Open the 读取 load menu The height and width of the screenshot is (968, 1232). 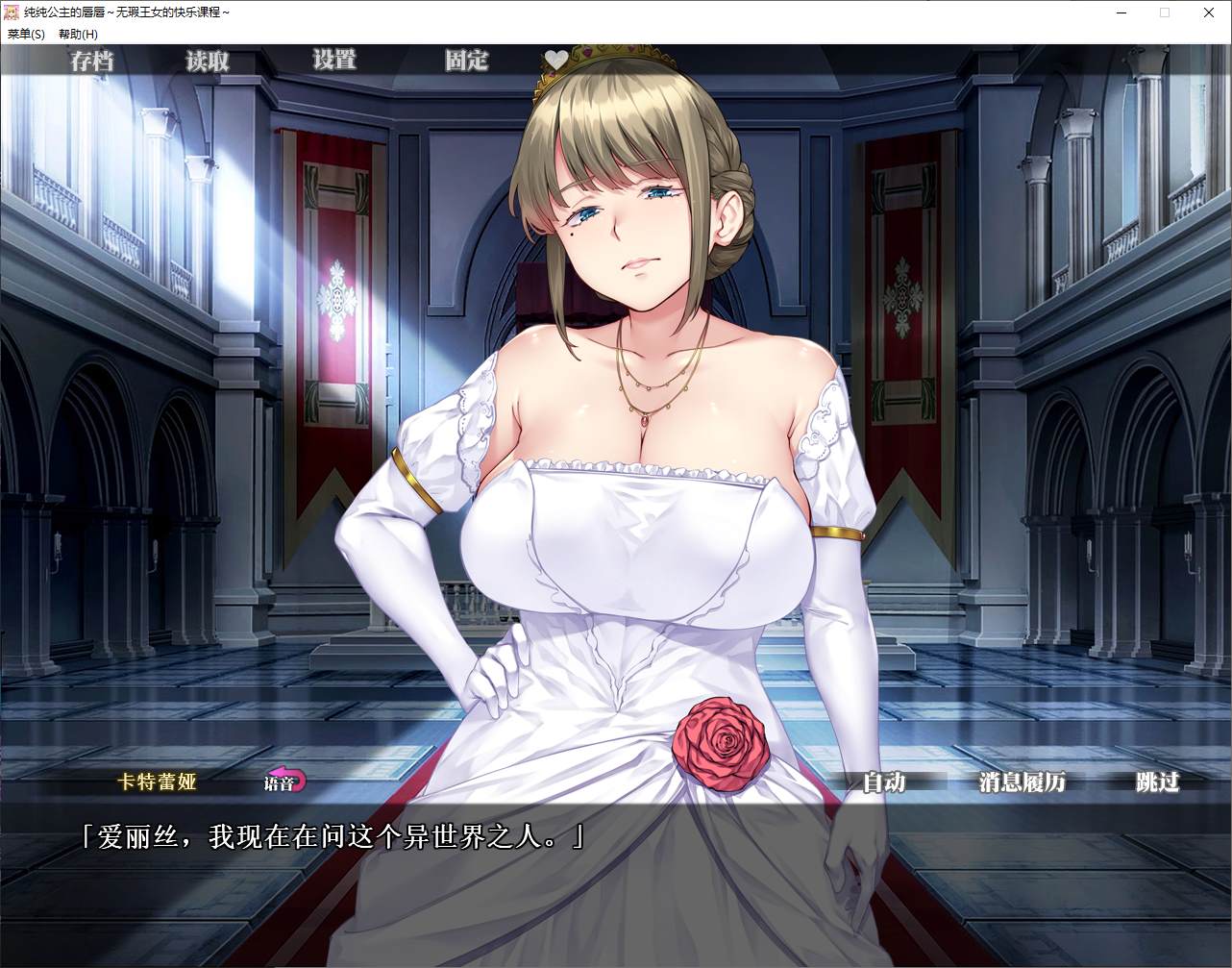[208, 62]
